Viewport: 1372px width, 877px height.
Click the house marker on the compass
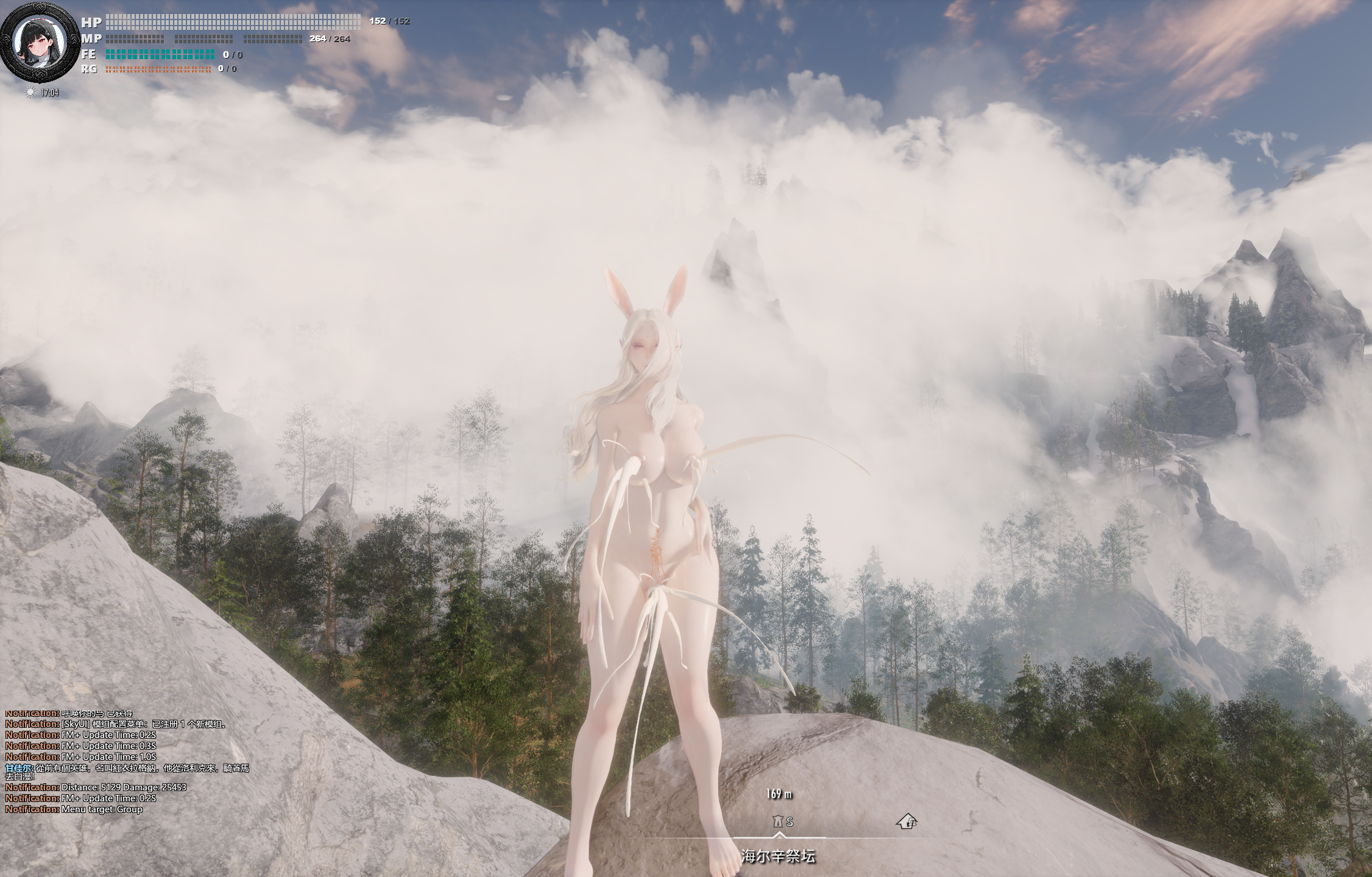coord(907,822)
